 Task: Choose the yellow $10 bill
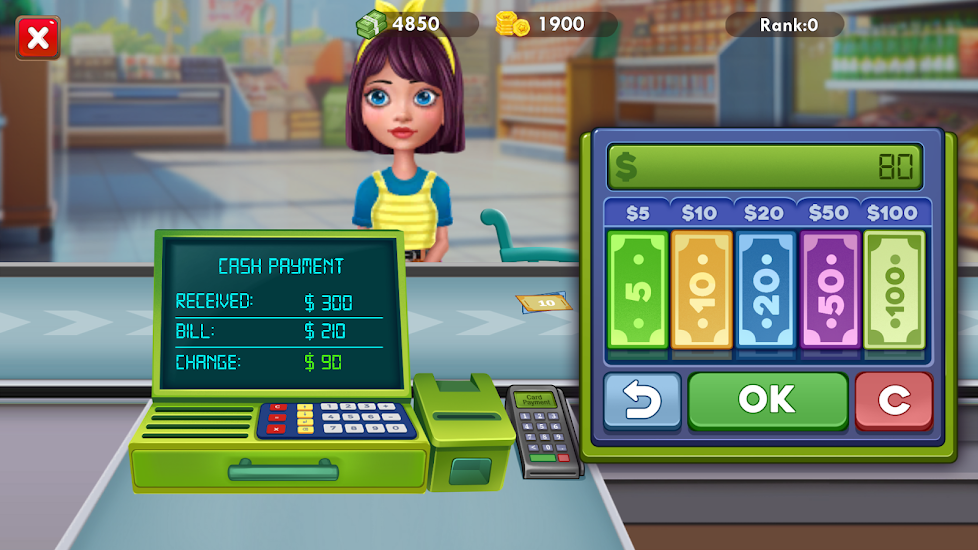pyautogui.click(x=702, y=290)
